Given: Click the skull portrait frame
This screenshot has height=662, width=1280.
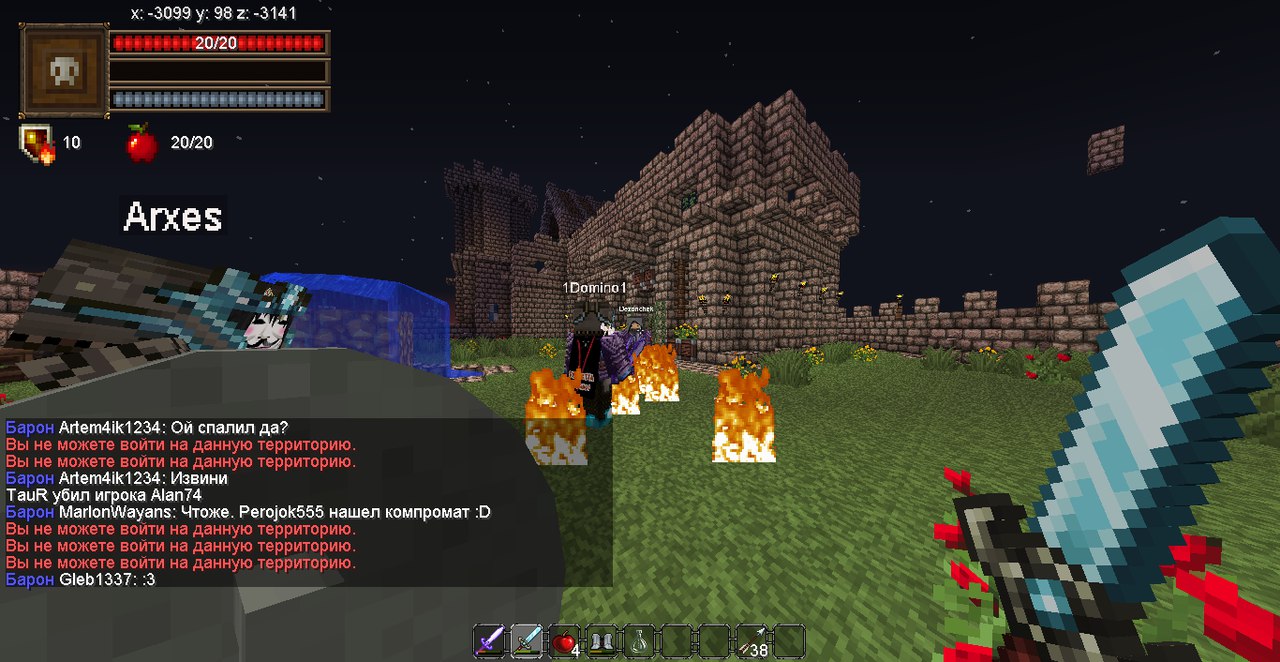Looking at the screenshot, I should pyautogui.click(x=64, y=71).
